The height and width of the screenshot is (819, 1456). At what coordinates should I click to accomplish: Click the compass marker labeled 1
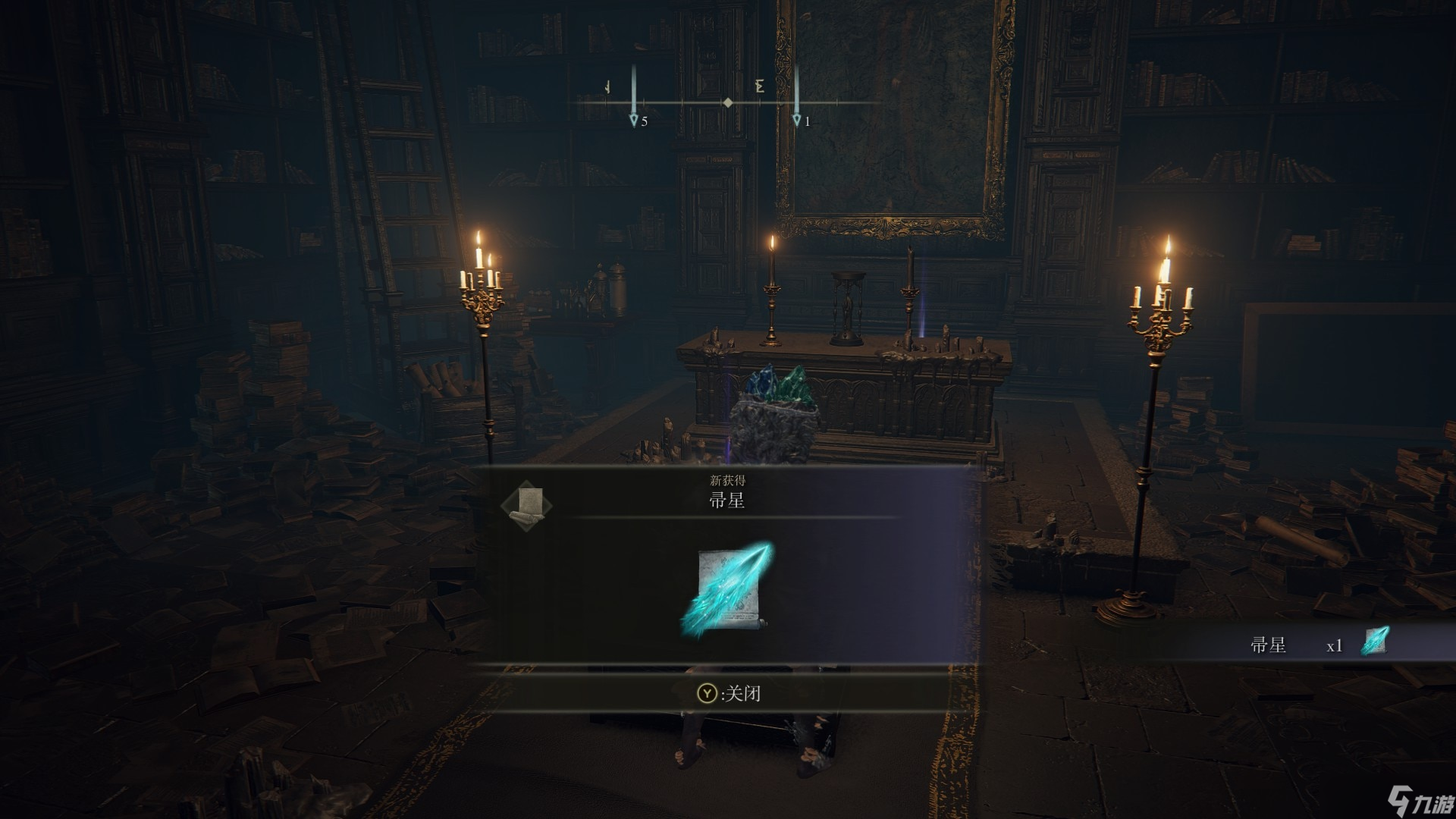click(x=796, y=120)
